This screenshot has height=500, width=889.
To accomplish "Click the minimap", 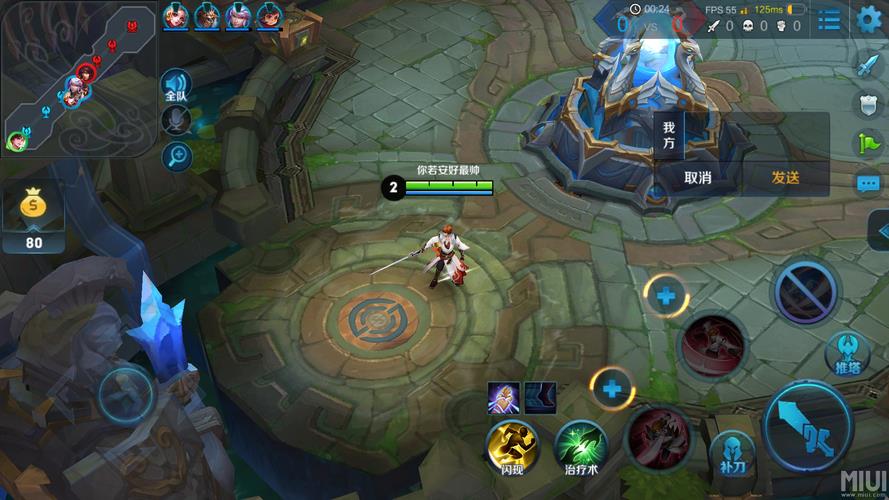I will click(78, 80).
